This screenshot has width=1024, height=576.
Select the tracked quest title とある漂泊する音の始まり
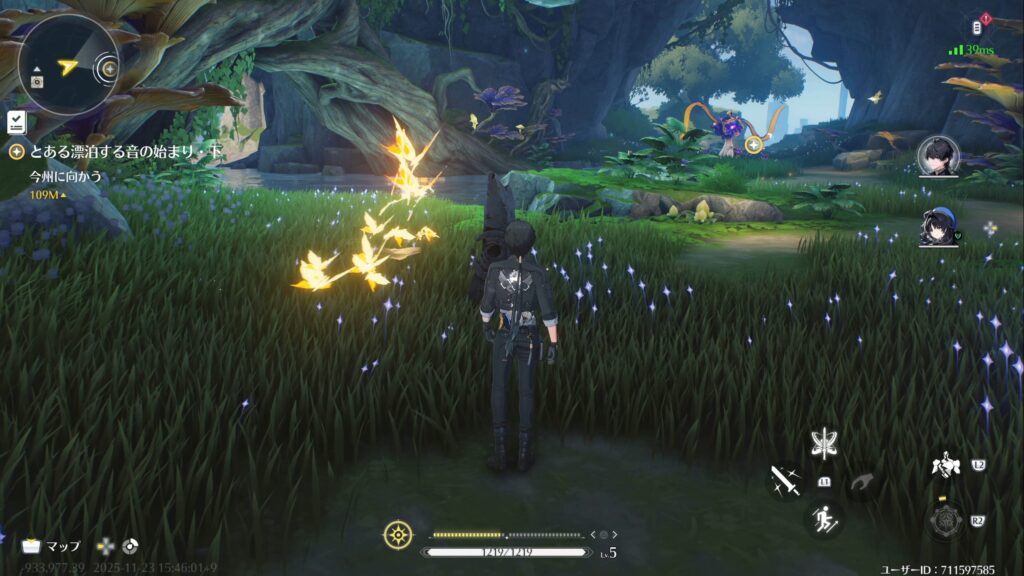pos(116,152)
